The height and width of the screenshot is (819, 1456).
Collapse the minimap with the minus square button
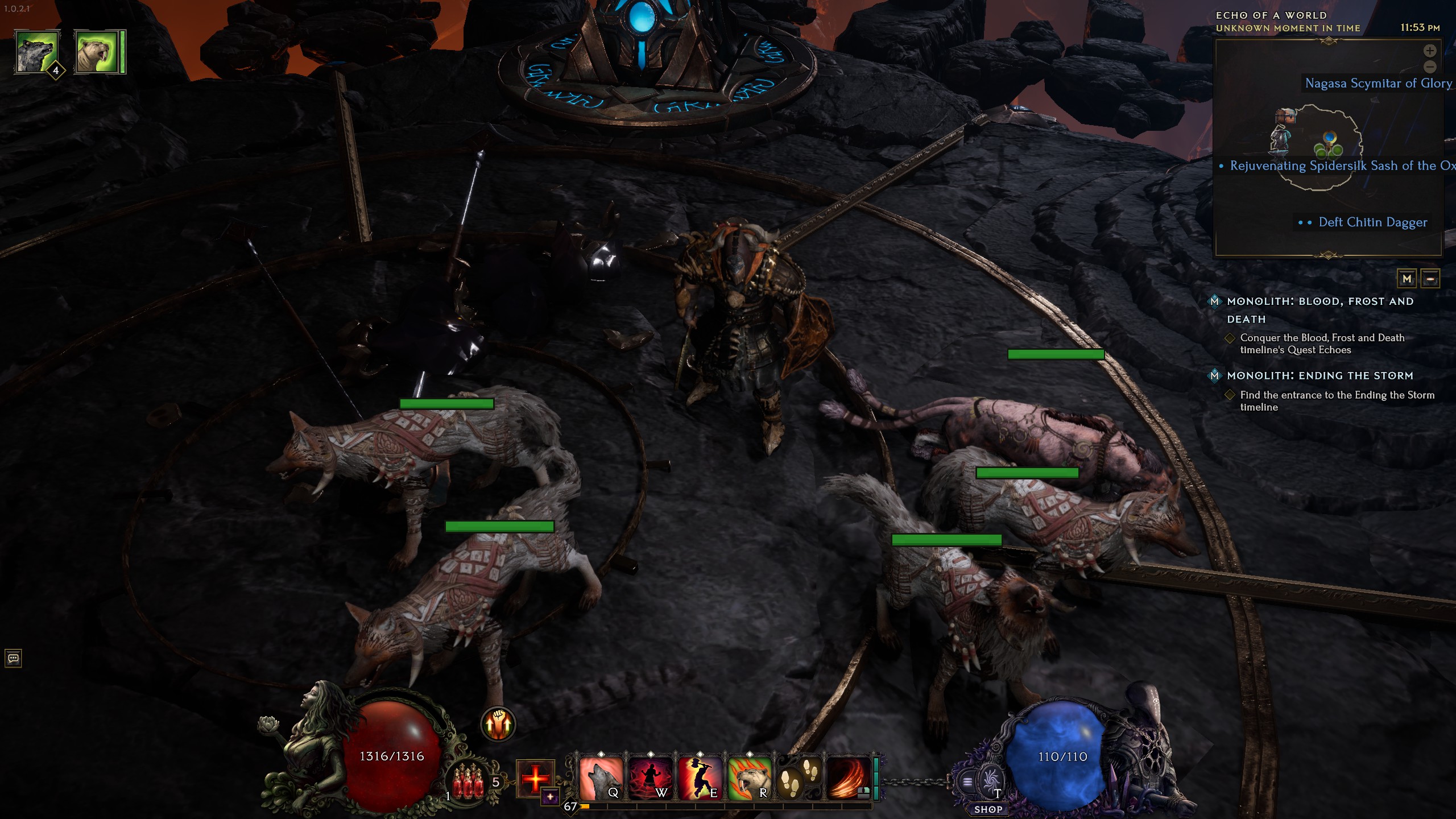pyautogui.click(x=1430, y=279)
